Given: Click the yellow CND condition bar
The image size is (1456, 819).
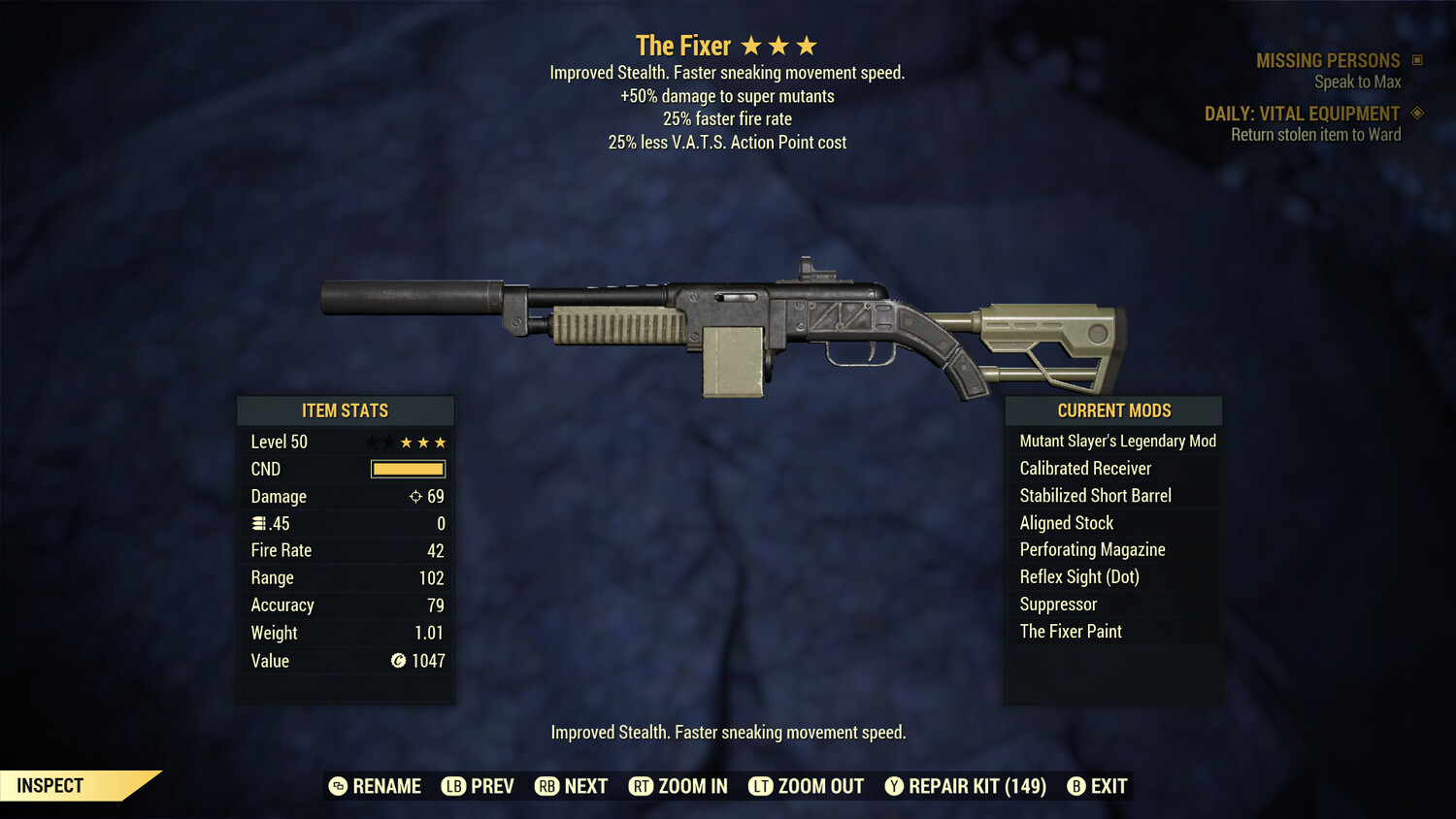Looking at the screenshot, I should click(407, 469).
